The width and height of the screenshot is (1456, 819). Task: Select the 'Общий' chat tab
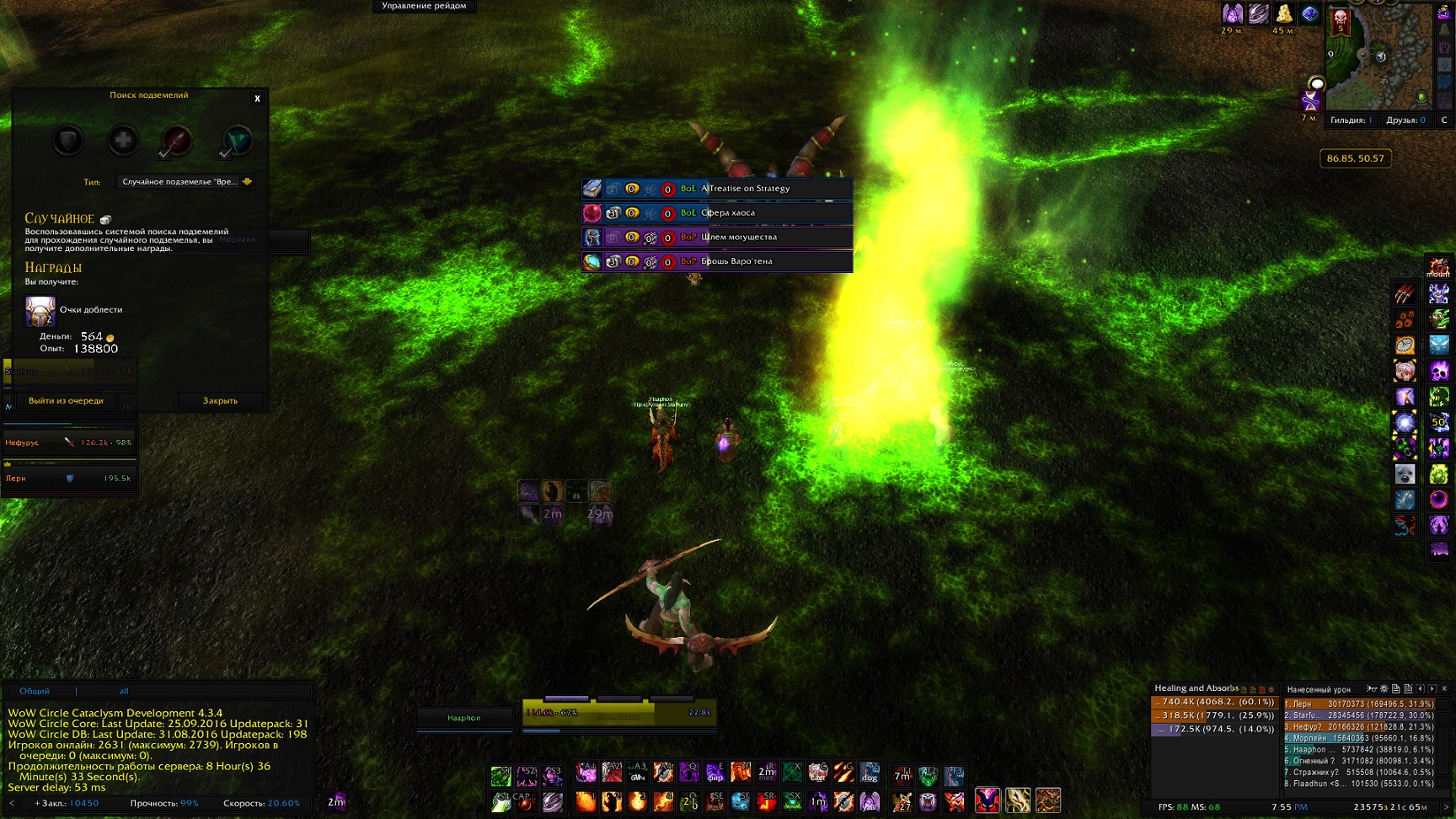point(35,691)
